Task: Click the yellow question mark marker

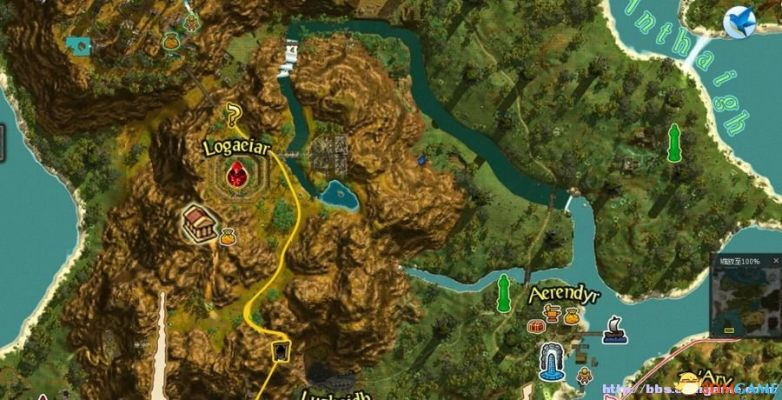Action: [x=234, y=113]
